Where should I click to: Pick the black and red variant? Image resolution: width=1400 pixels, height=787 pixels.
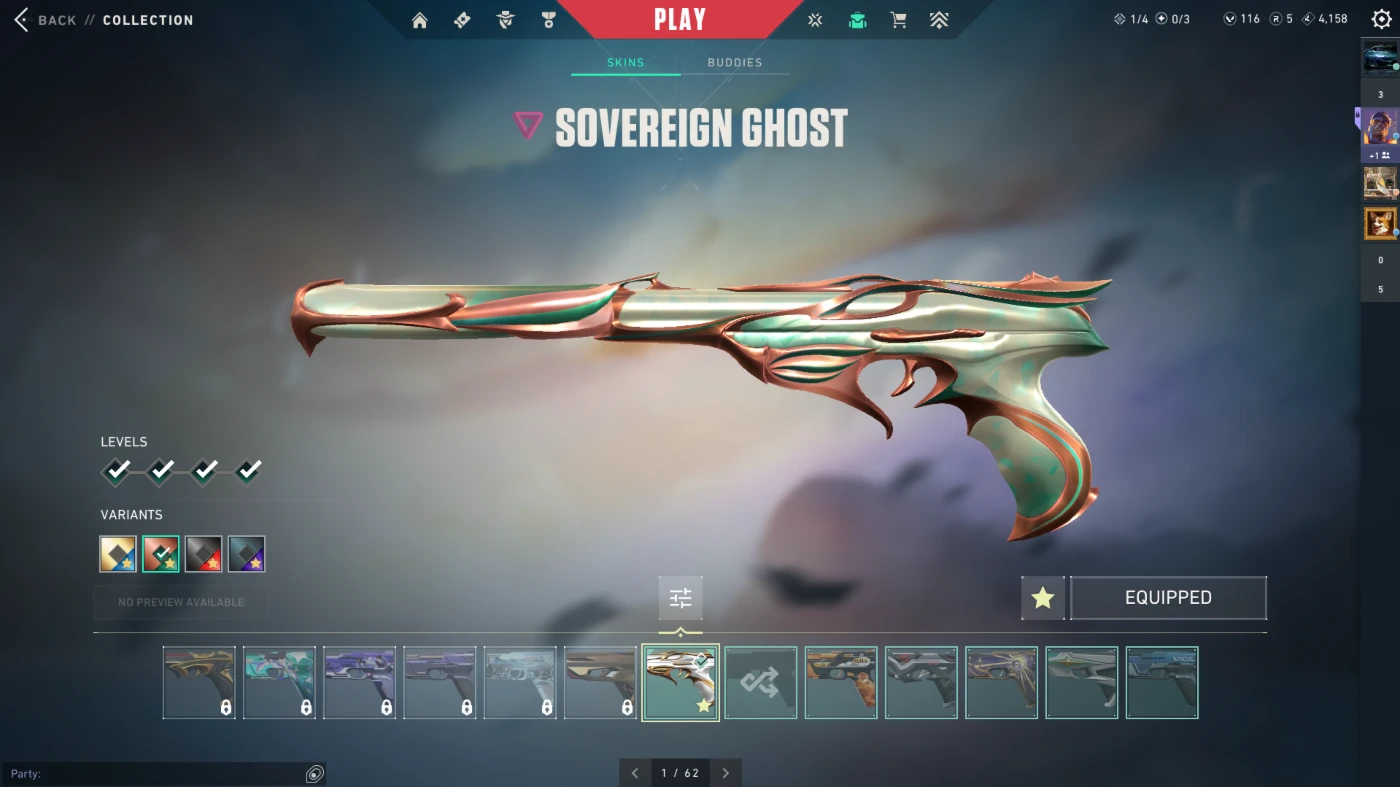point(204,554)
